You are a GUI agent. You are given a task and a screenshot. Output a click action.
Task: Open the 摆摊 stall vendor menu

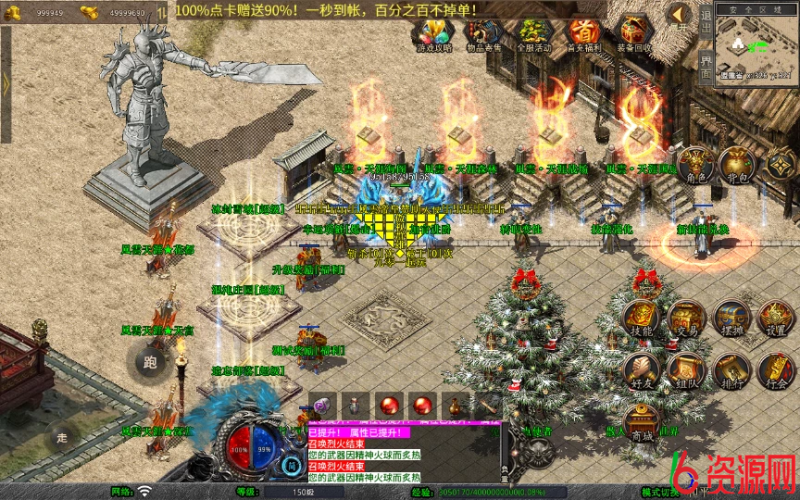coord(731,317)
